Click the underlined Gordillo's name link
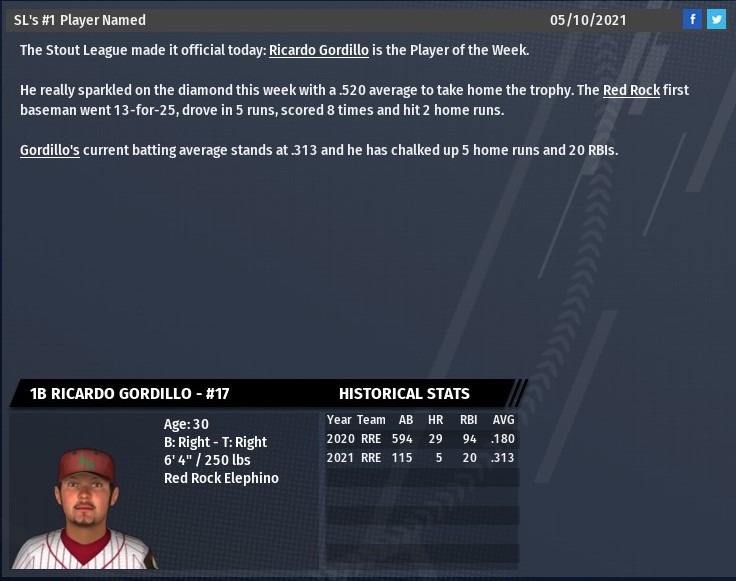 50,150
